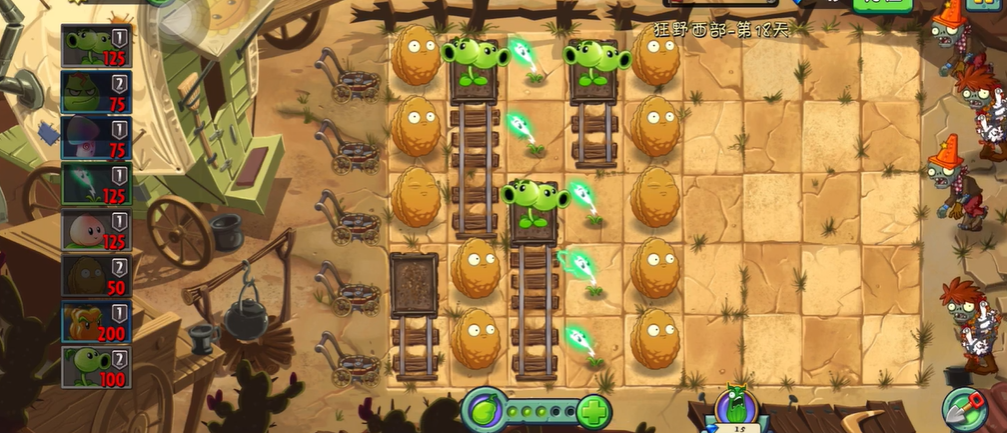Pick the dark green 75-cost seed packet
The height and width of the screenshot is (433, 1007).
click(x=97, y=92)
